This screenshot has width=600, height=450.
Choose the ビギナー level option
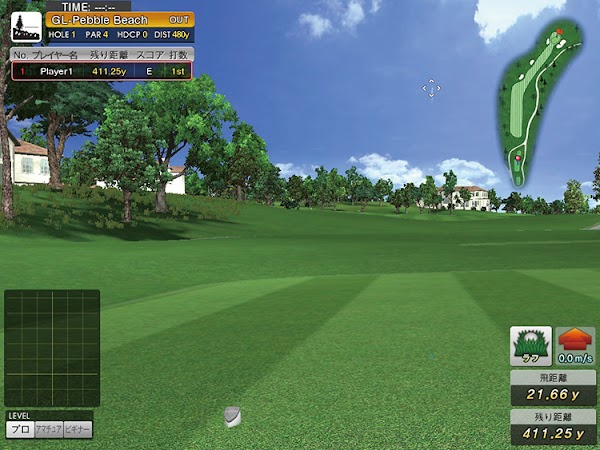tap(78, 429)
